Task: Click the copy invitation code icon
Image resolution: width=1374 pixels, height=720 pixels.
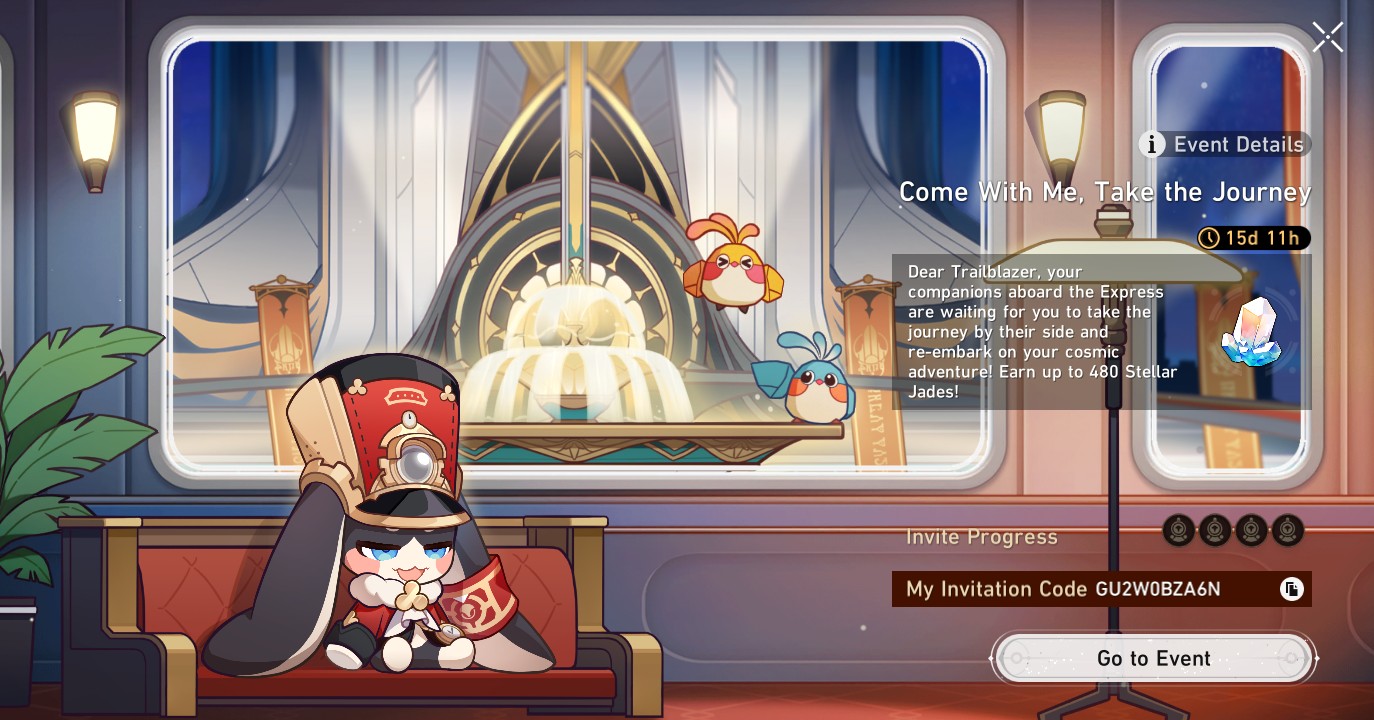Action: pyautogui.click(x=1290, y=588)
